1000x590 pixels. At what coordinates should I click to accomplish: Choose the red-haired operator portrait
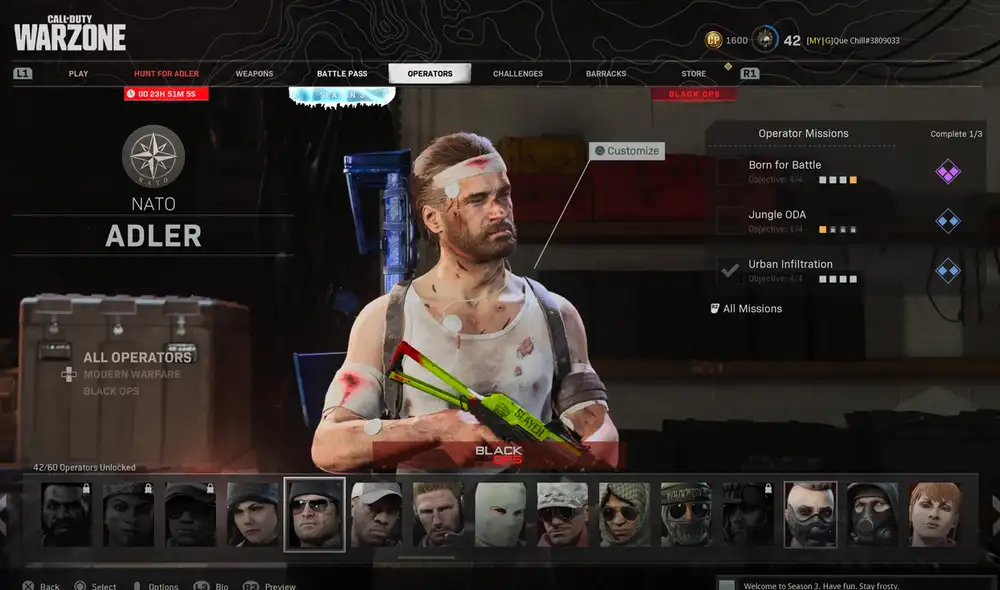(x=934, y=514)
